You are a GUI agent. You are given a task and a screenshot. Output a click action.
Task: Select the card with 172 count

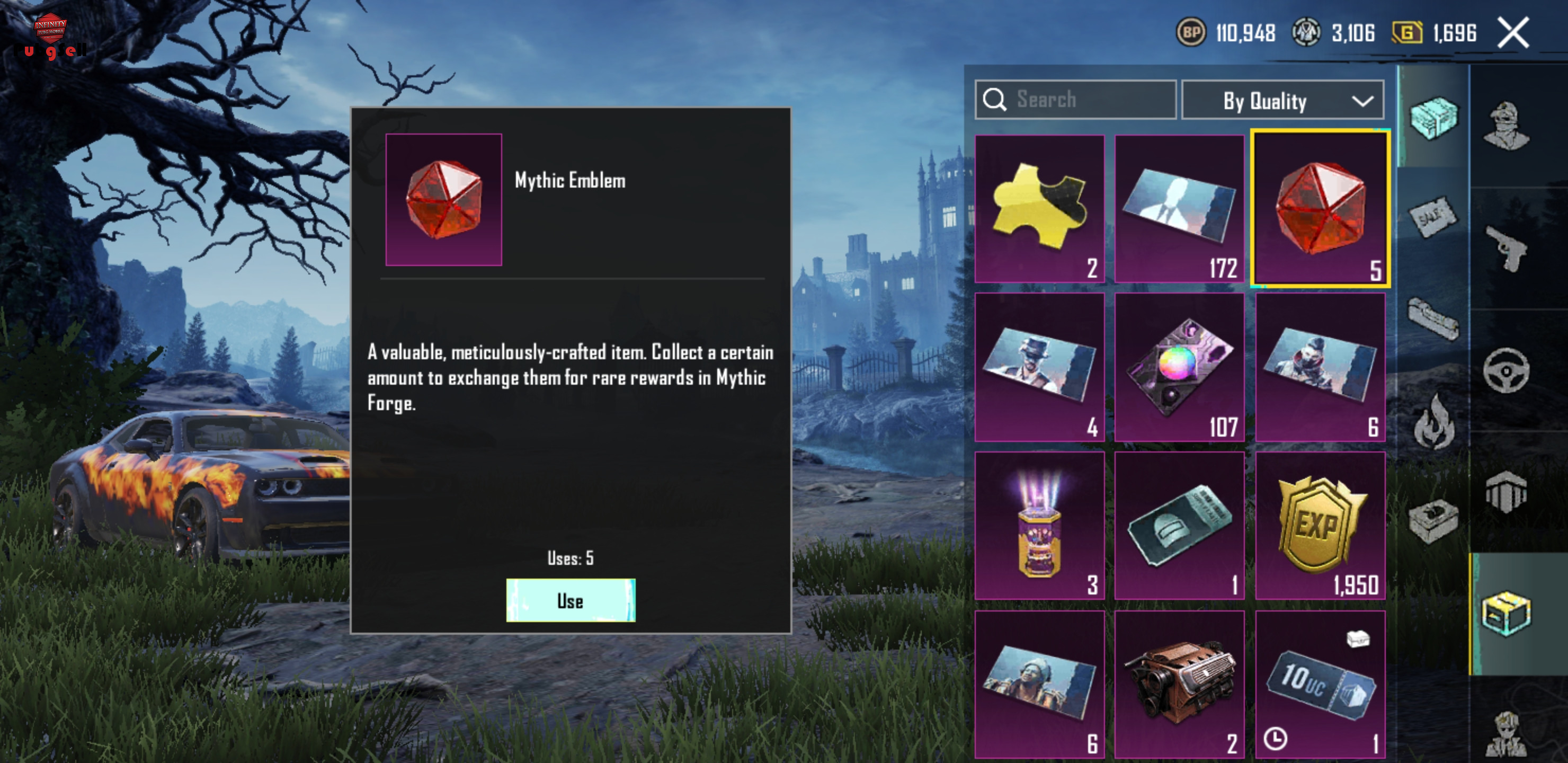[1179, 208]
